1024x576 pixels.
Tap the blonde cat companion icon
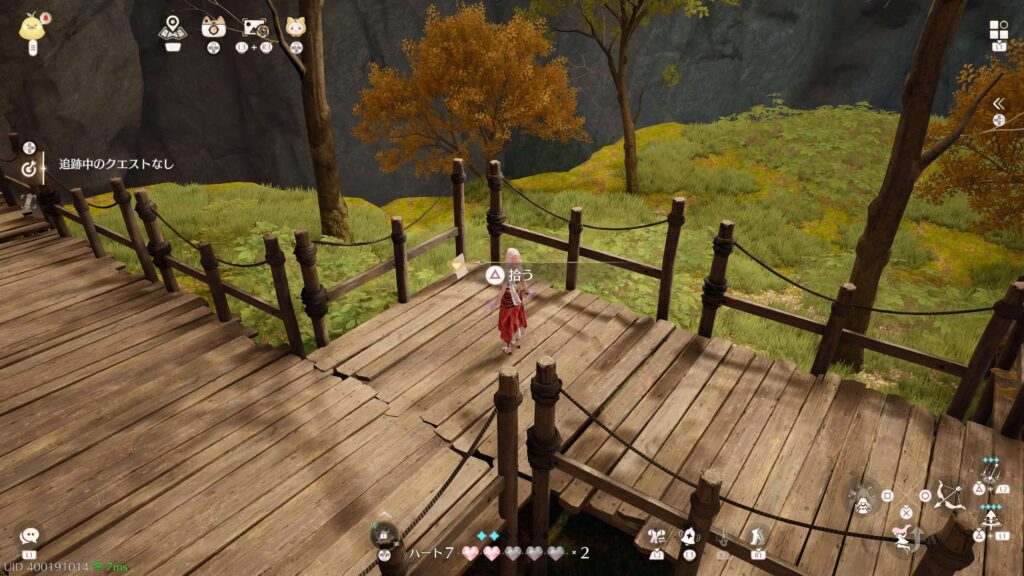coord(295,27)
